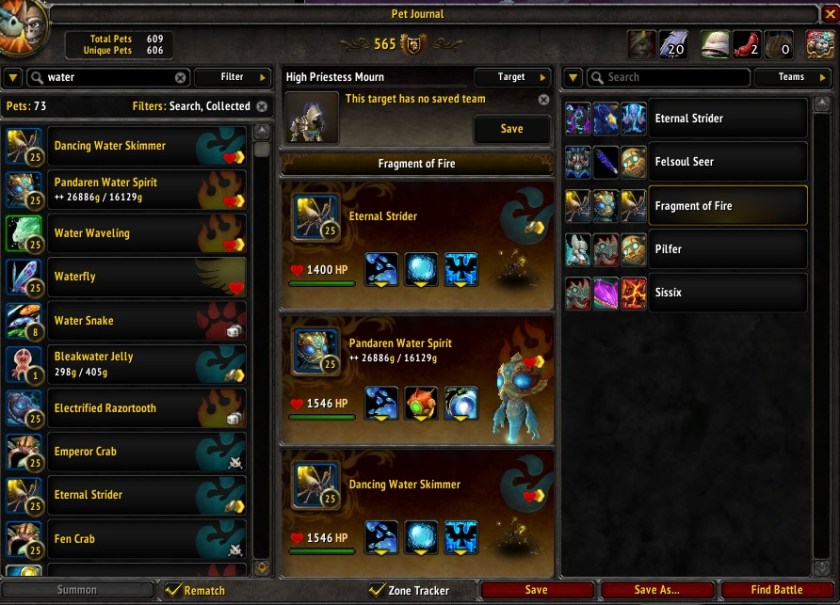This screenshot has height=605, width=840.
Task: Save team for High Priestess Mourn
Action: click(x=511, y=129)
